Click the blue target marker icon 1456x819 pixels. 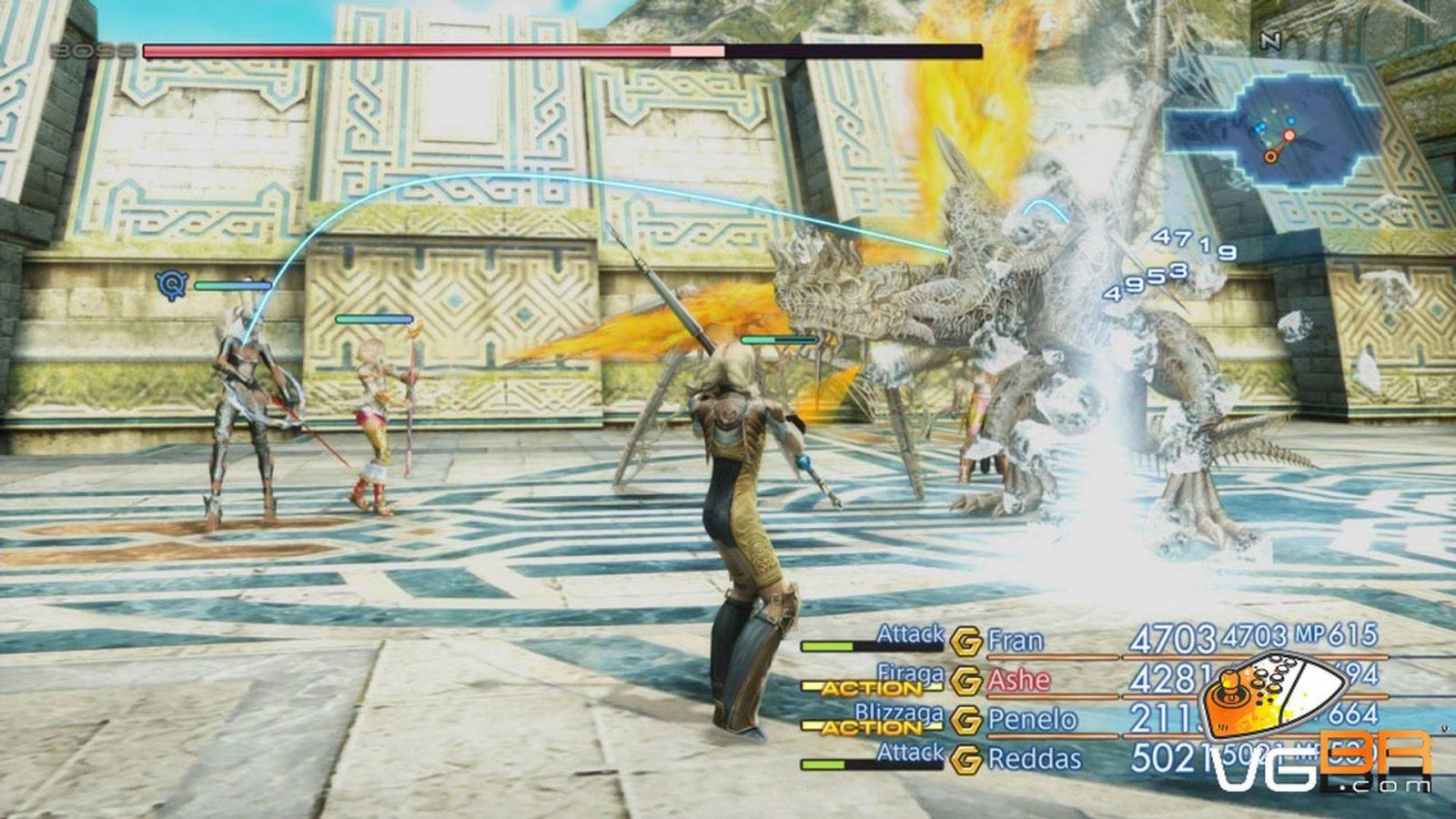[x=170, y=285]
